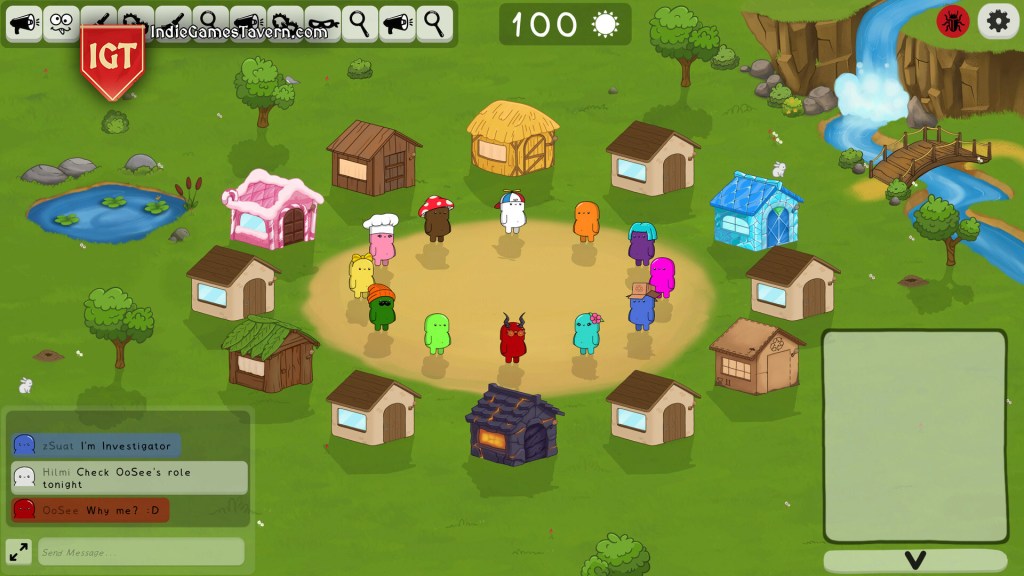Click OoSee's "Why me?" chat message
This screenshot has height=576, width=1024.
coord(90,510)
